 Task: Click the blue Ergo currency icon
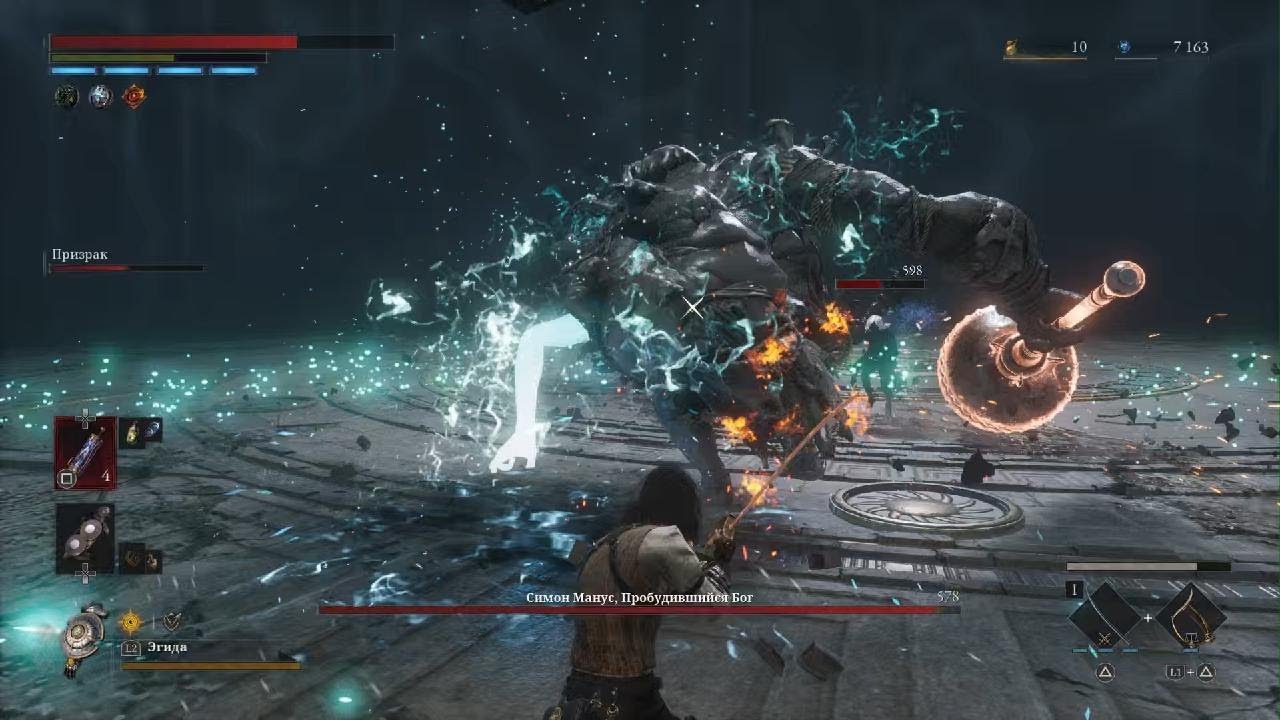pos(1124,47)
